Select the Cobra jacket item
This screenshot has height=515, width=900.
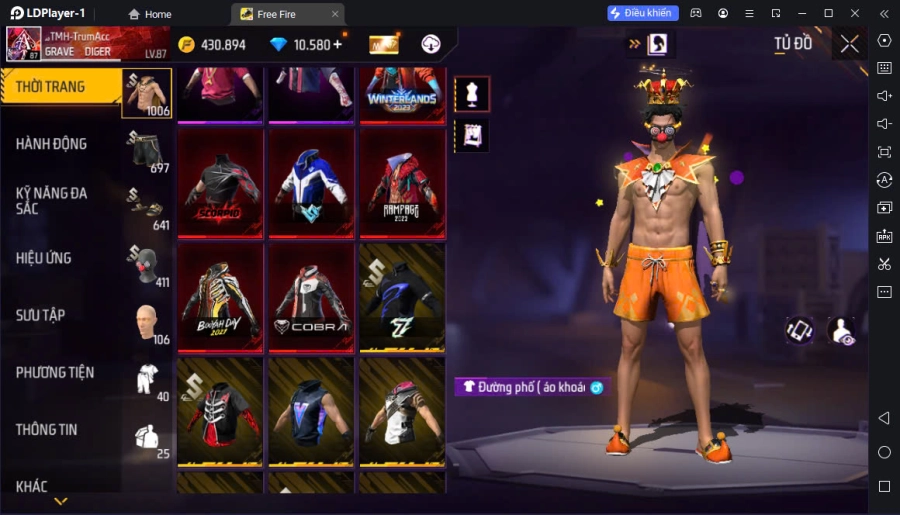[x=311, y=297]
